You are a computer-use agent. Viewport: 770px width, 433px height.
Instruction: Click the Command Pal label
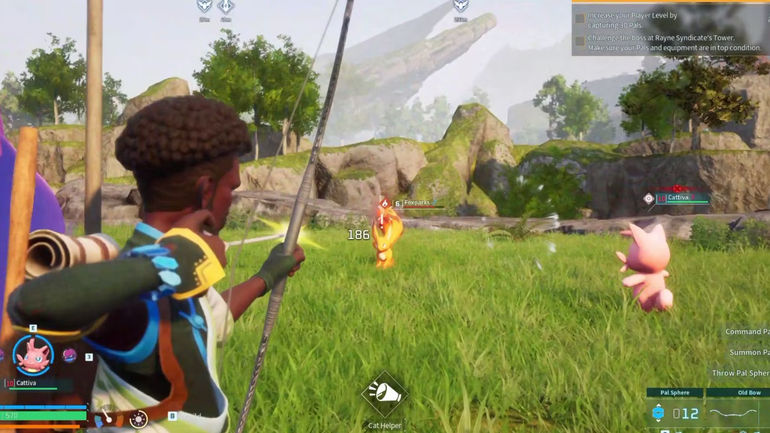pyautogui.click(x=746, y=332)
